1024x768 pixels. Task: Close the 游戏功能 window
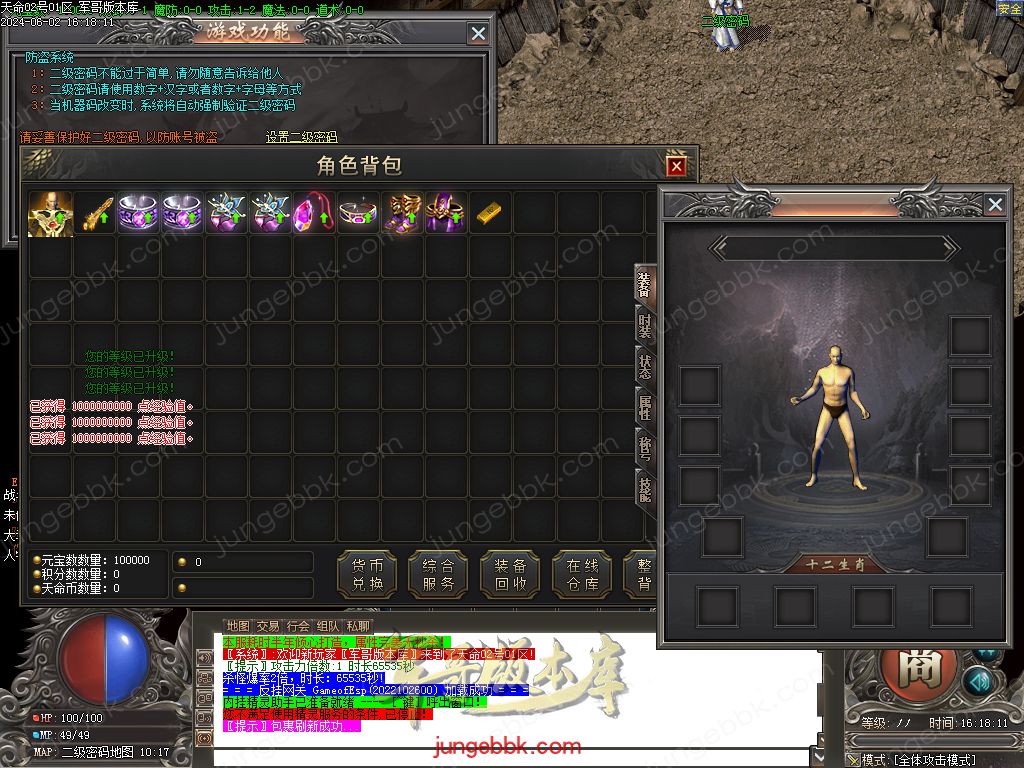click(478, 34)
